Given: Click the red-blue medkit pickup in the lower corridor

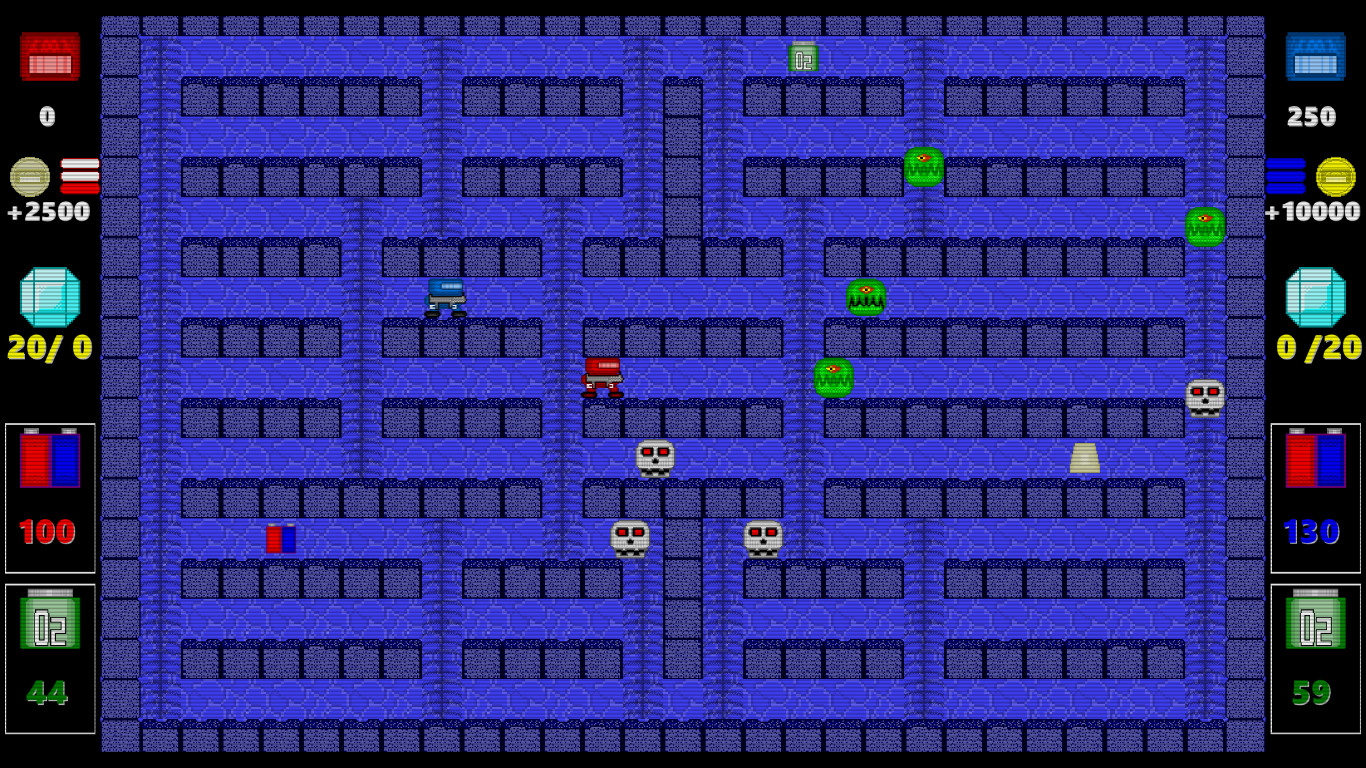Looking at the screenshot, I should click(282, 539).
